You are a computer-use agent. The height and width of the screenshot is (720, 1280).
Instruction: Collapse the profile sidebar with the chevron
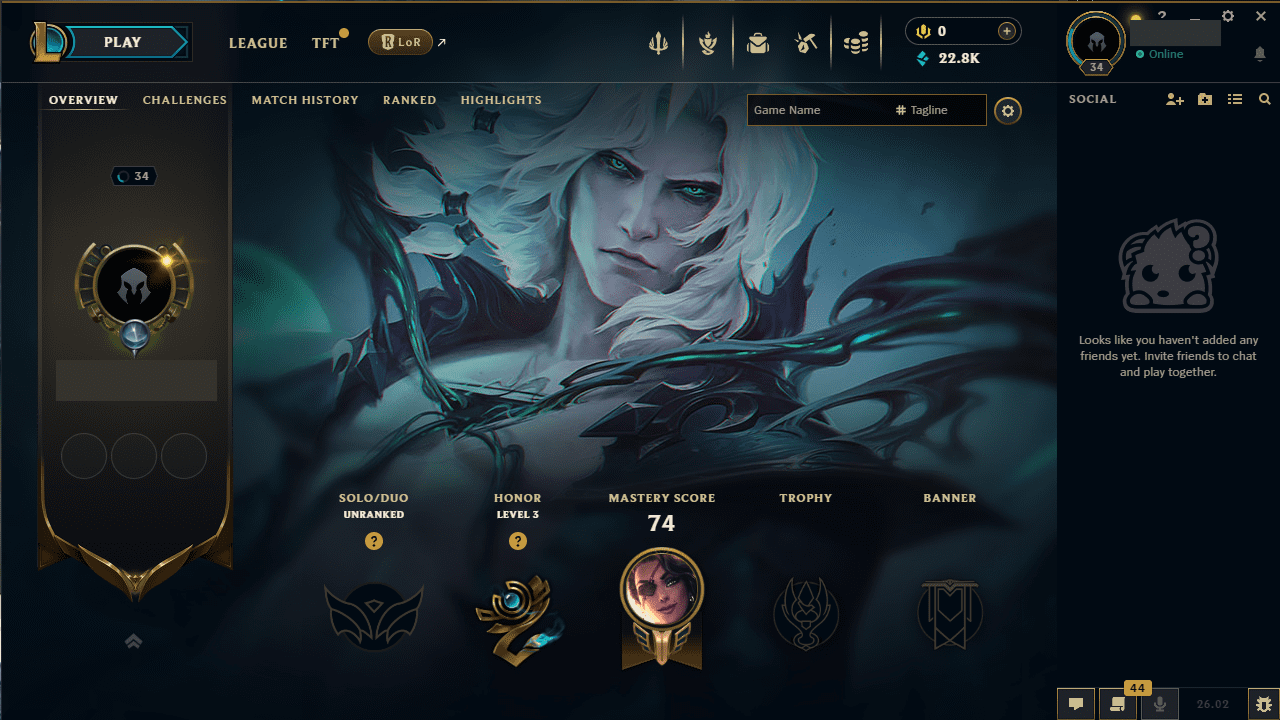(133, 641)
